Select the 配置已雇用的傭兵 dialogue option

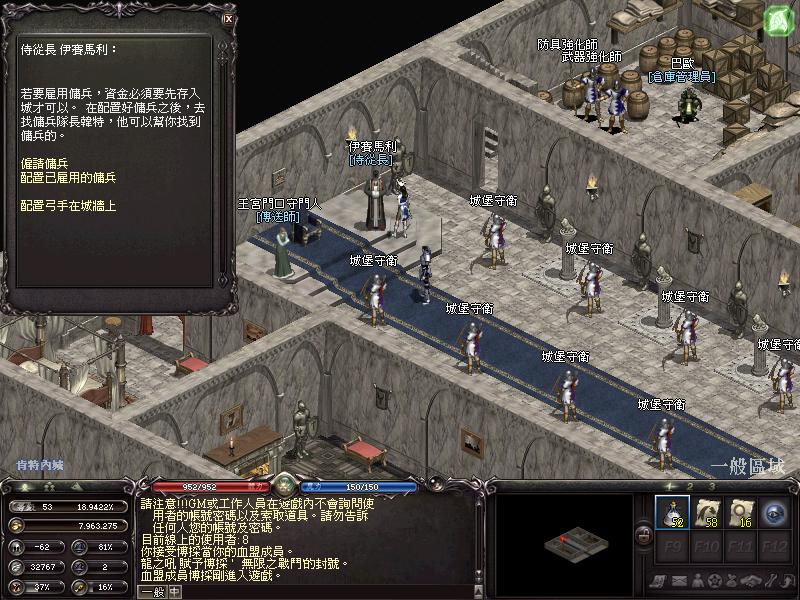coord(68,177)
